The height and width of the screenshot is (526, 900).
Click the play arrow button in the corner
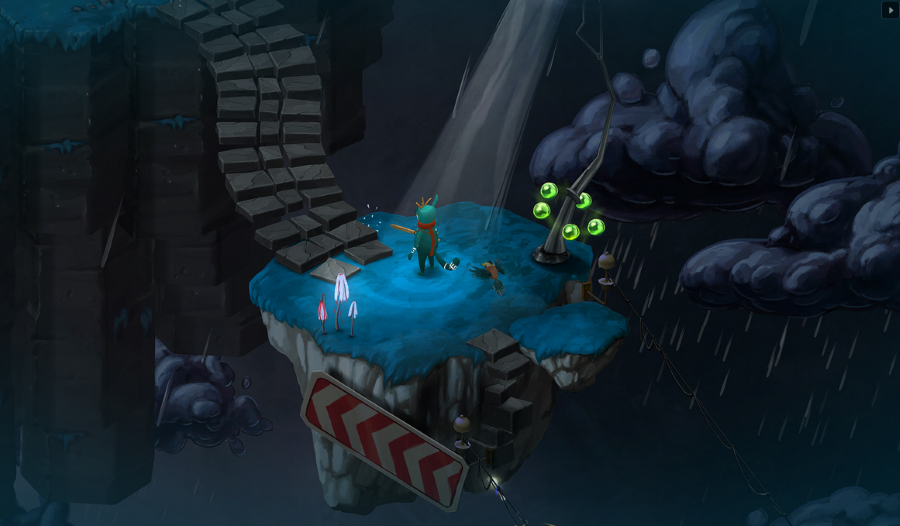point(889,10)
